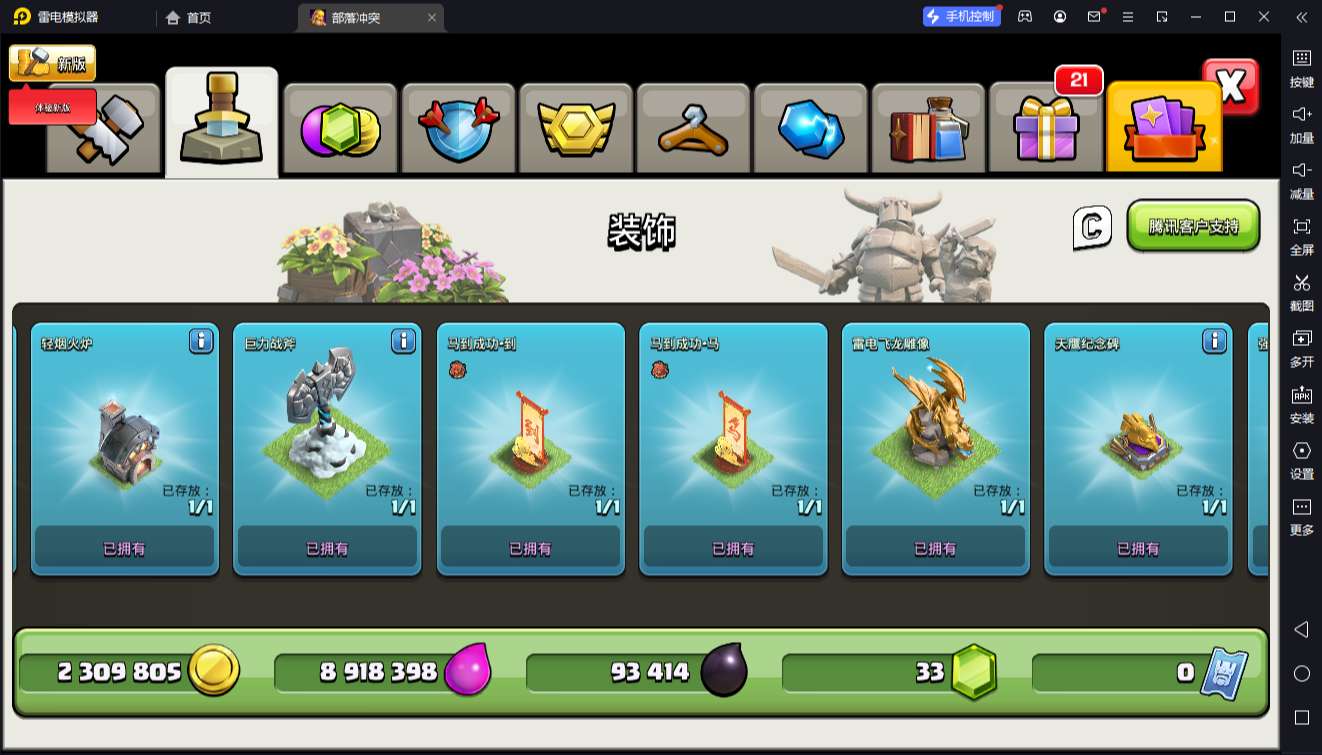
Task: Close the shop with the red X
Action: click(x=1231, y=87)
